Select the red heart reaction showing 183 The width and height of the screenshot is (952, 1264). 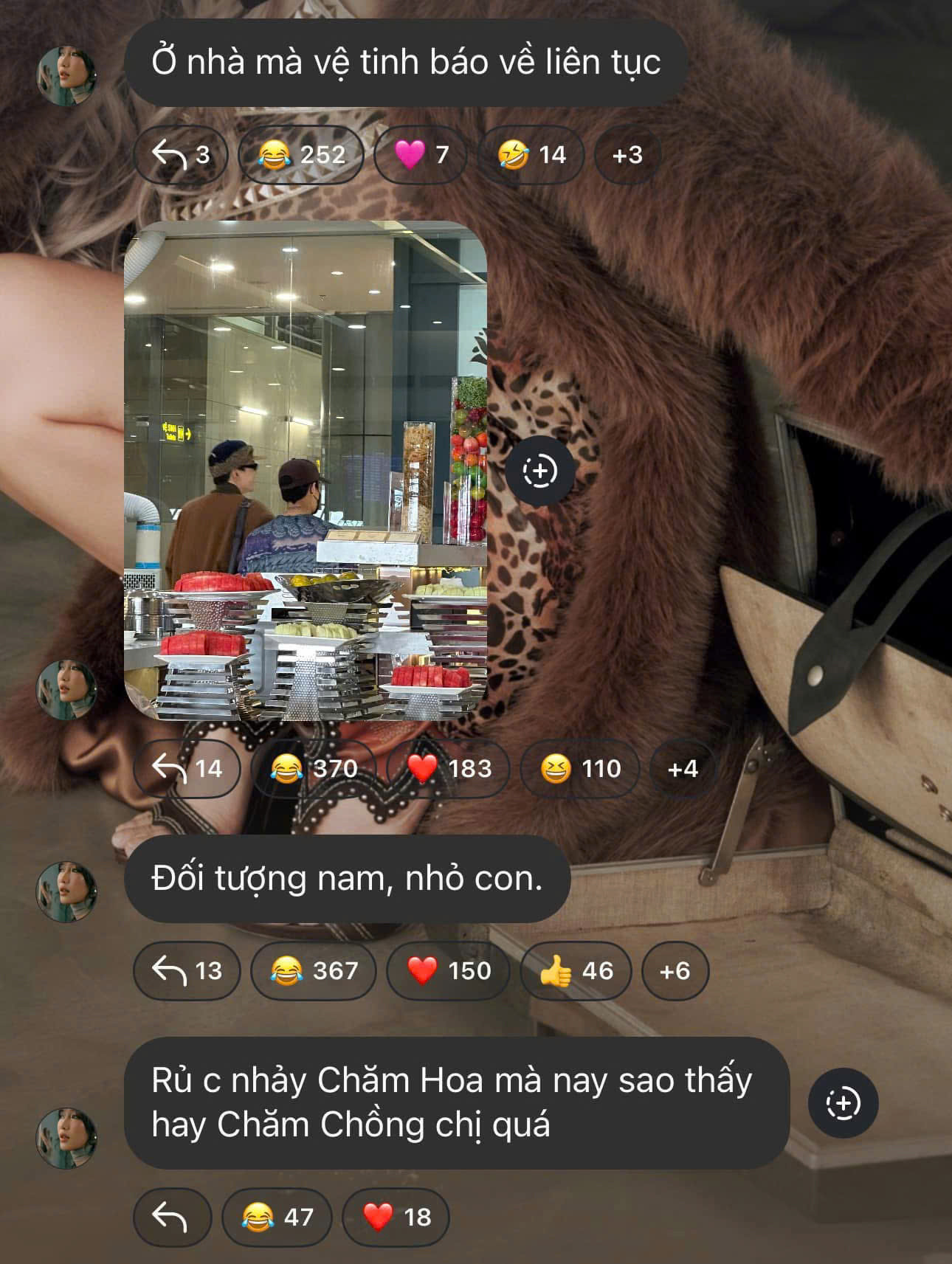tap(447, 770)
